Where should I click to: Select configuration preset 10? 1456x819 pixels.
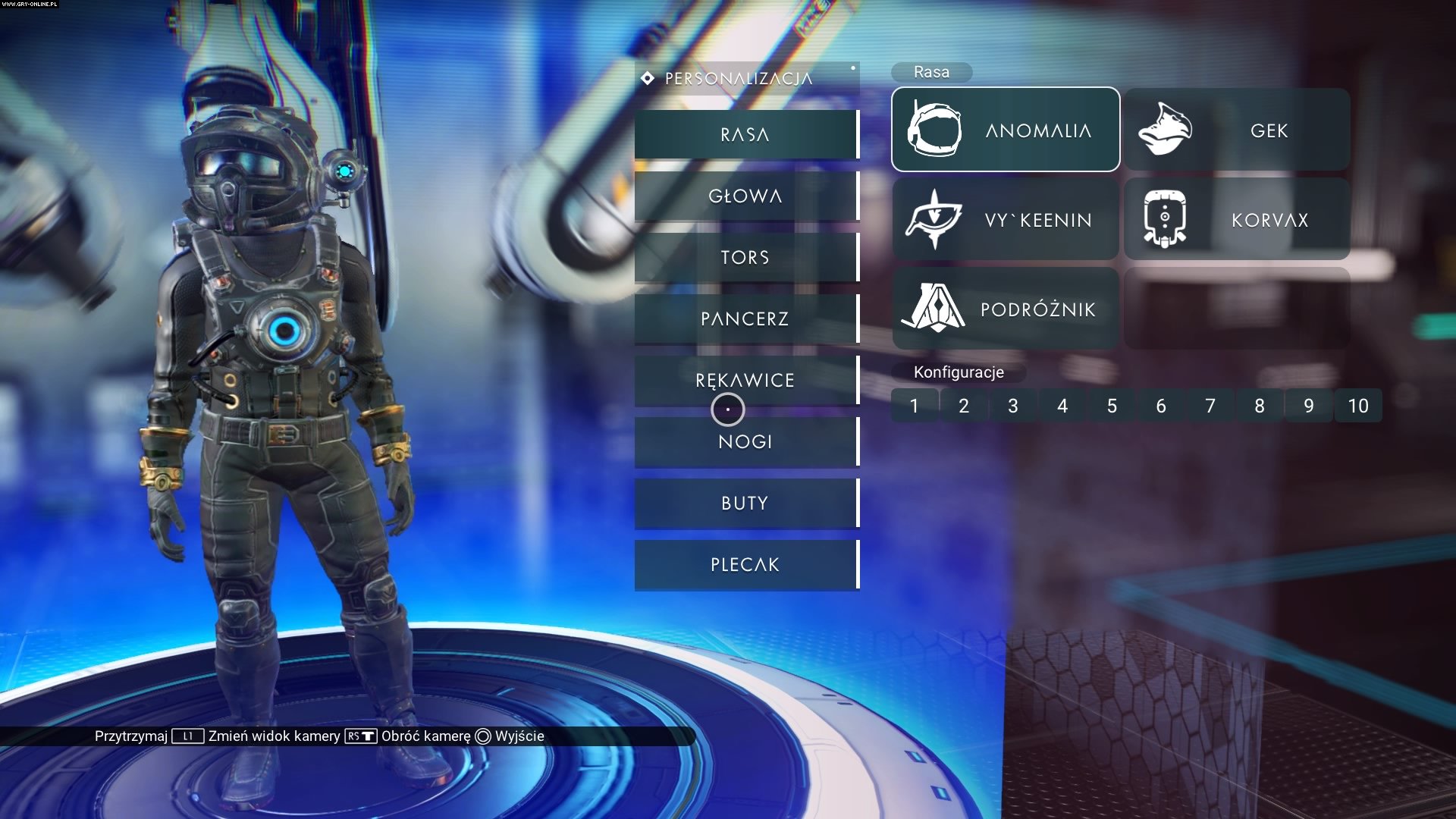point(1358,406)
